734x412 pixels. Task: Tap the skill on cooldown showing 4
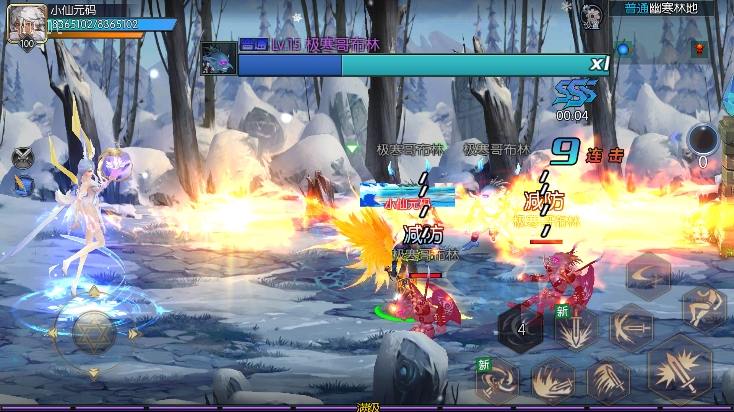click(x=521, y=328)
